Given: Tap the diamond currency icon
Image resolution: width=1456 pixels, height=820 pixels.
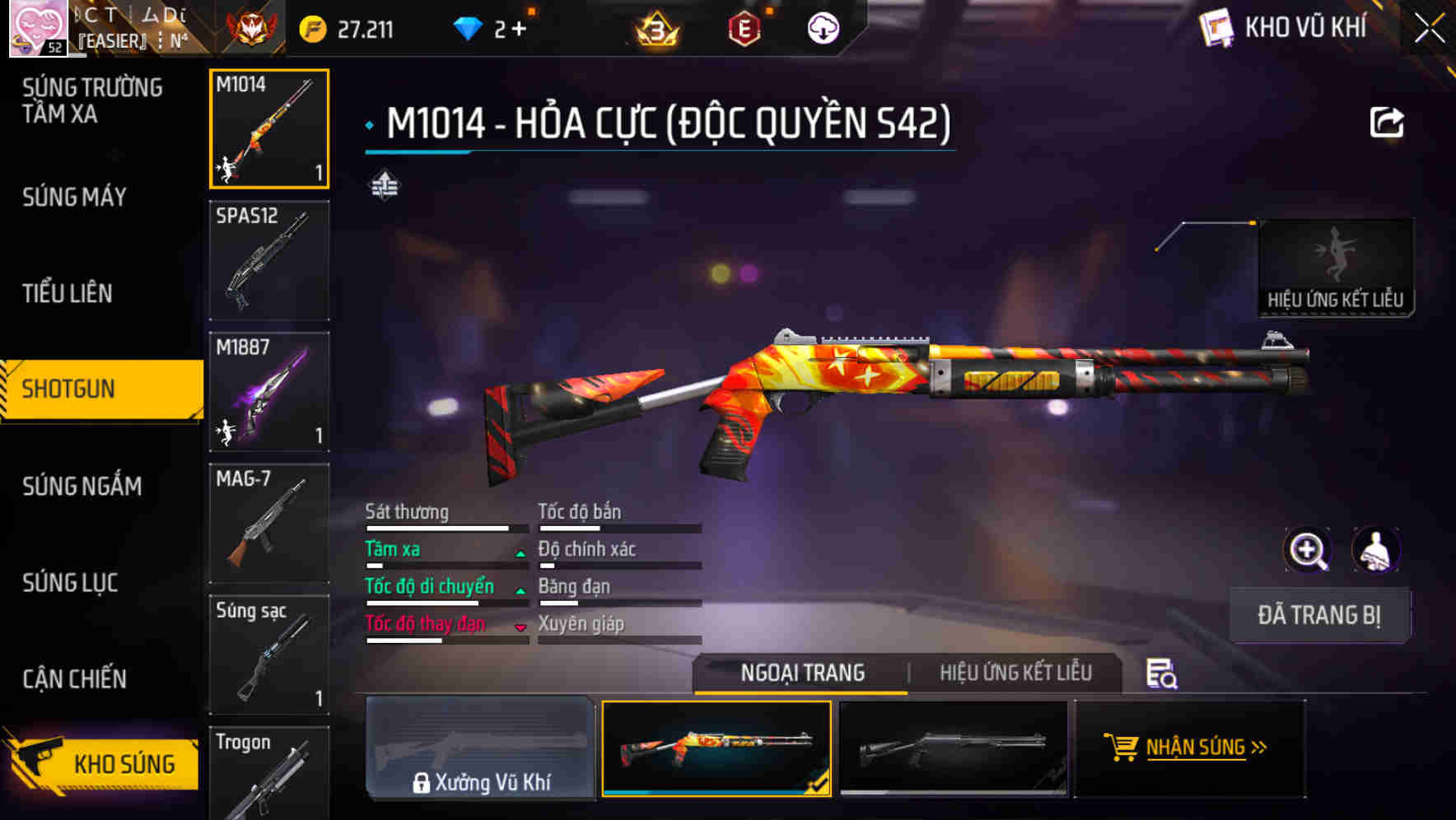Looking at the screenshot, I should (469, 27).
